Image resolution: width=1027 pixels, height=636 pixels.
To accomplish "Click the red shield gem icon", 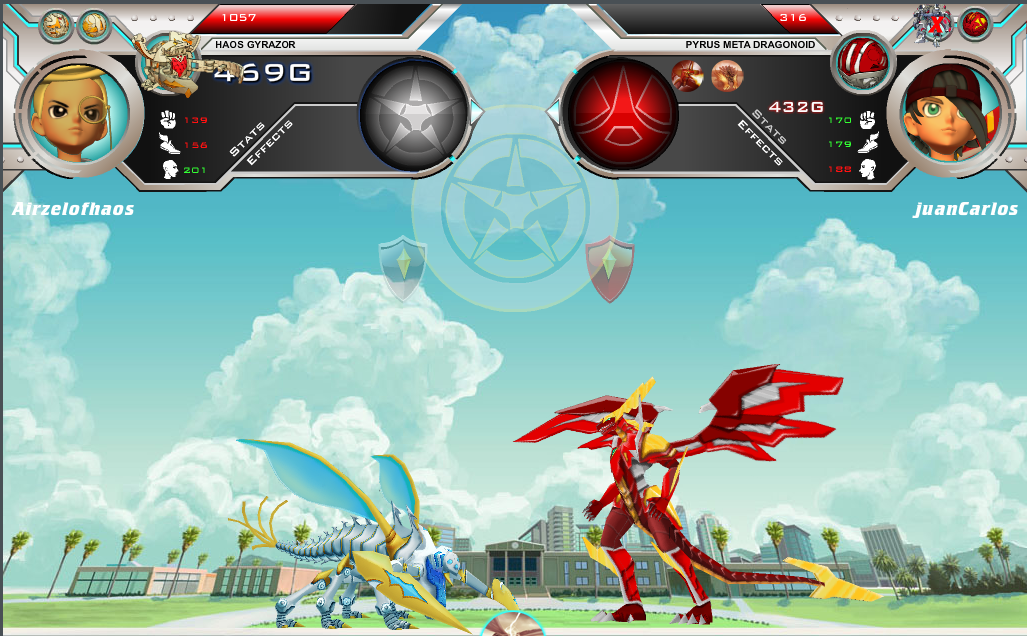I will pyautogui.click(x=609, y=268).
